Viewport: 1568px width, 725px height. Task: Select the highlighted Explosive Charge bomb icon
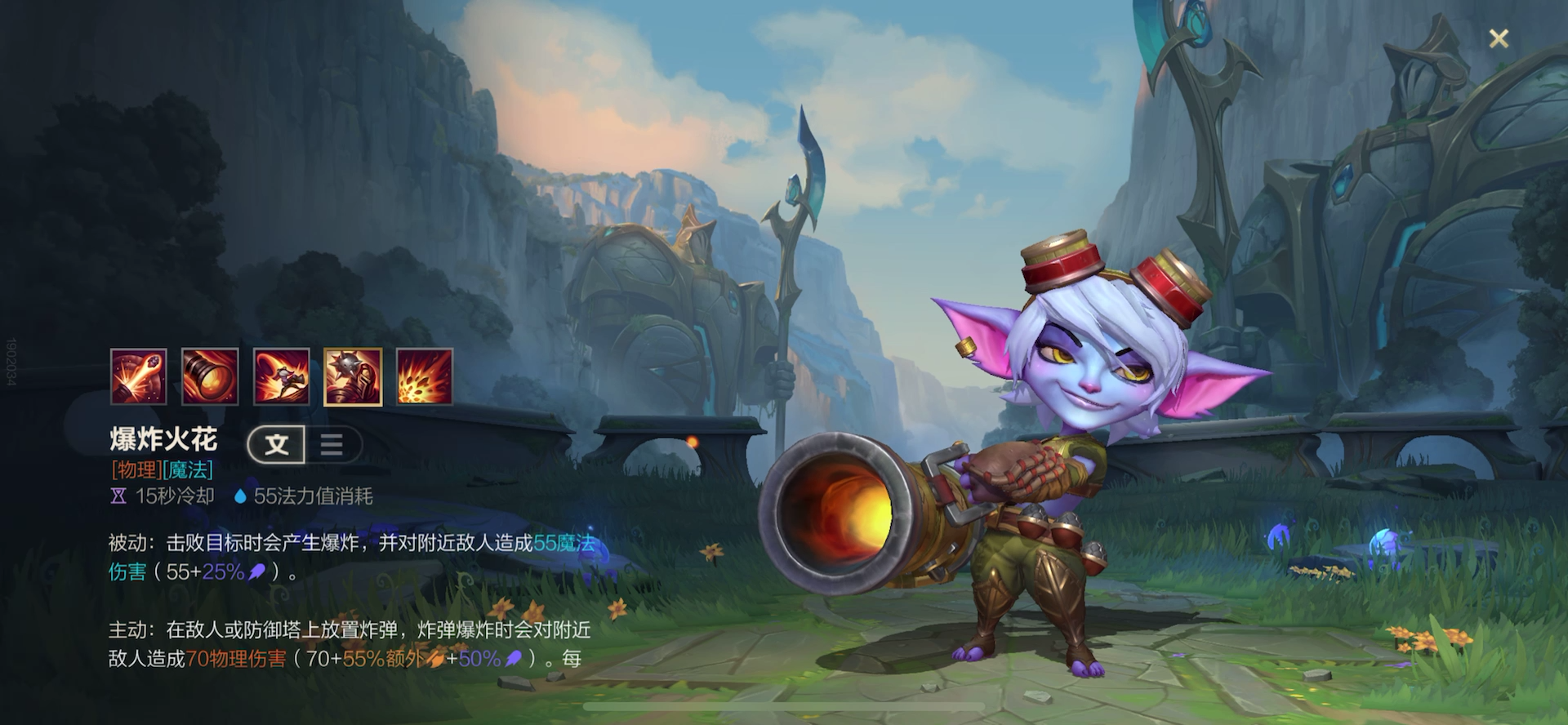(x=353, y=376)
